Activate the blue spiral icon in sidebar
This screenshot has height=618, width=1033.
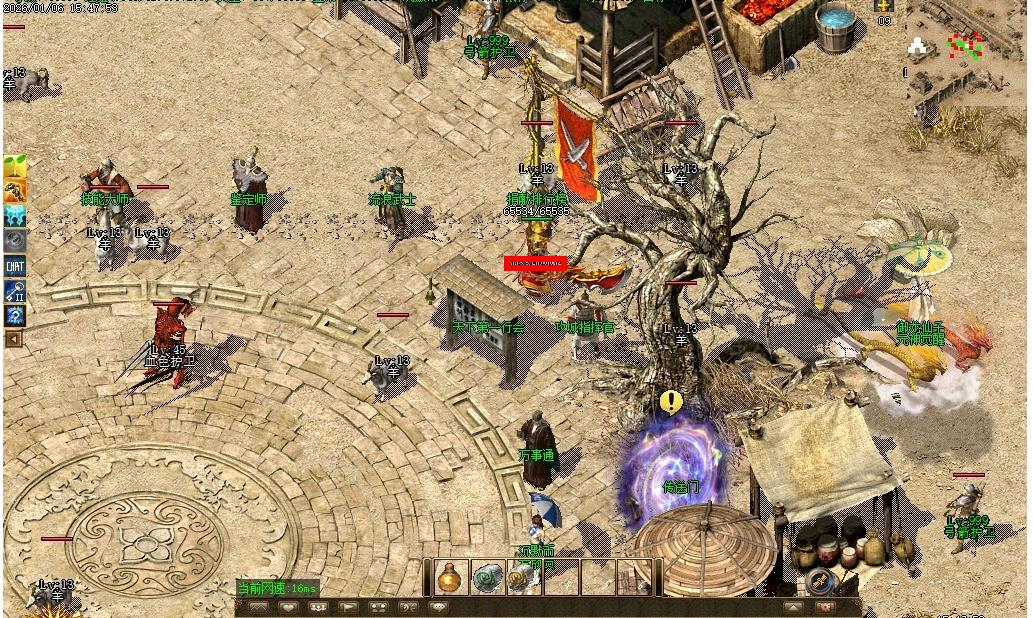pos(14,316)
